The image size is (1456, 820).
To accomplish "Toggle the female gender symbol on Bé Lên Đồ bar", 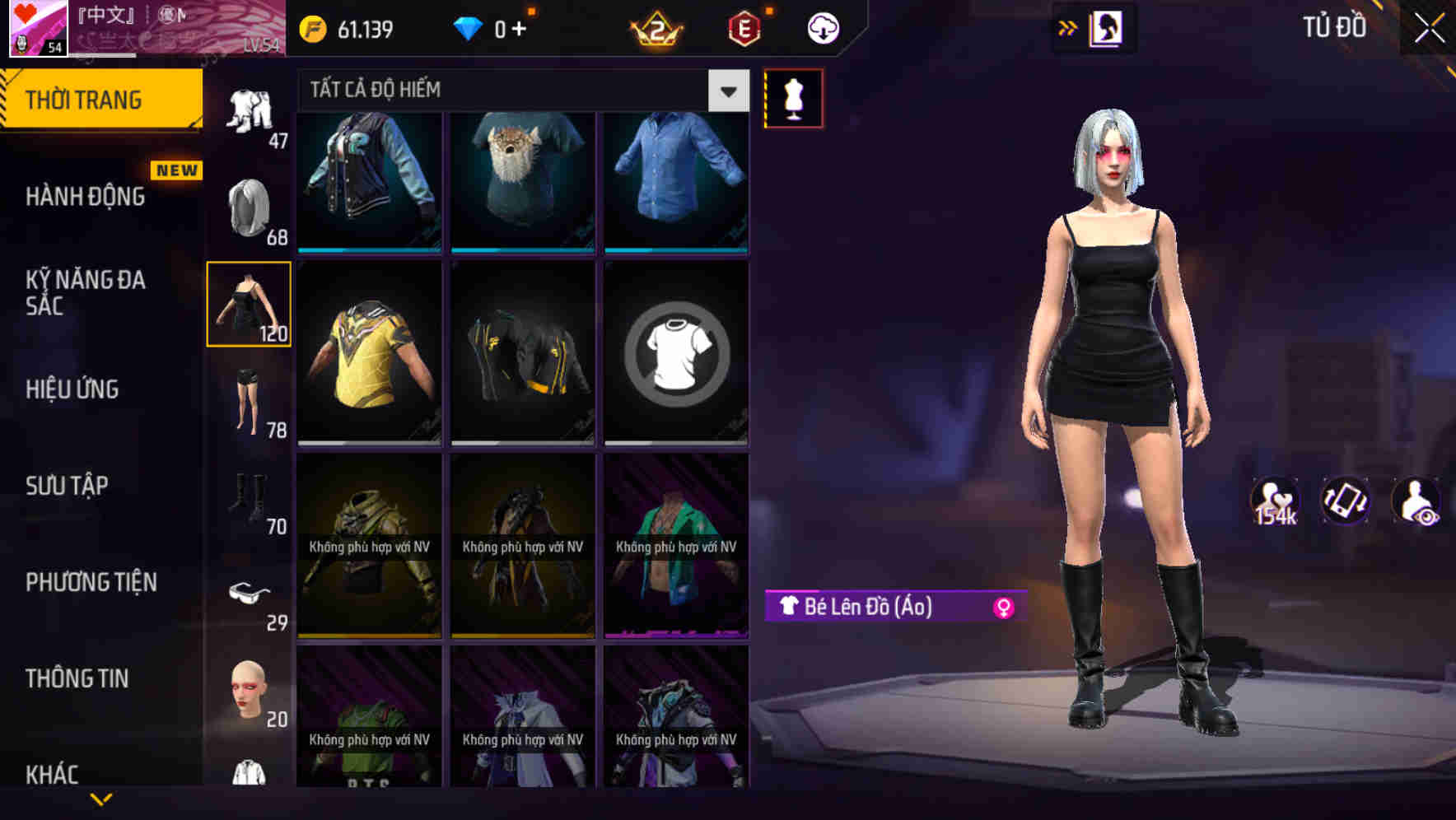I will tap(1005, 608).
